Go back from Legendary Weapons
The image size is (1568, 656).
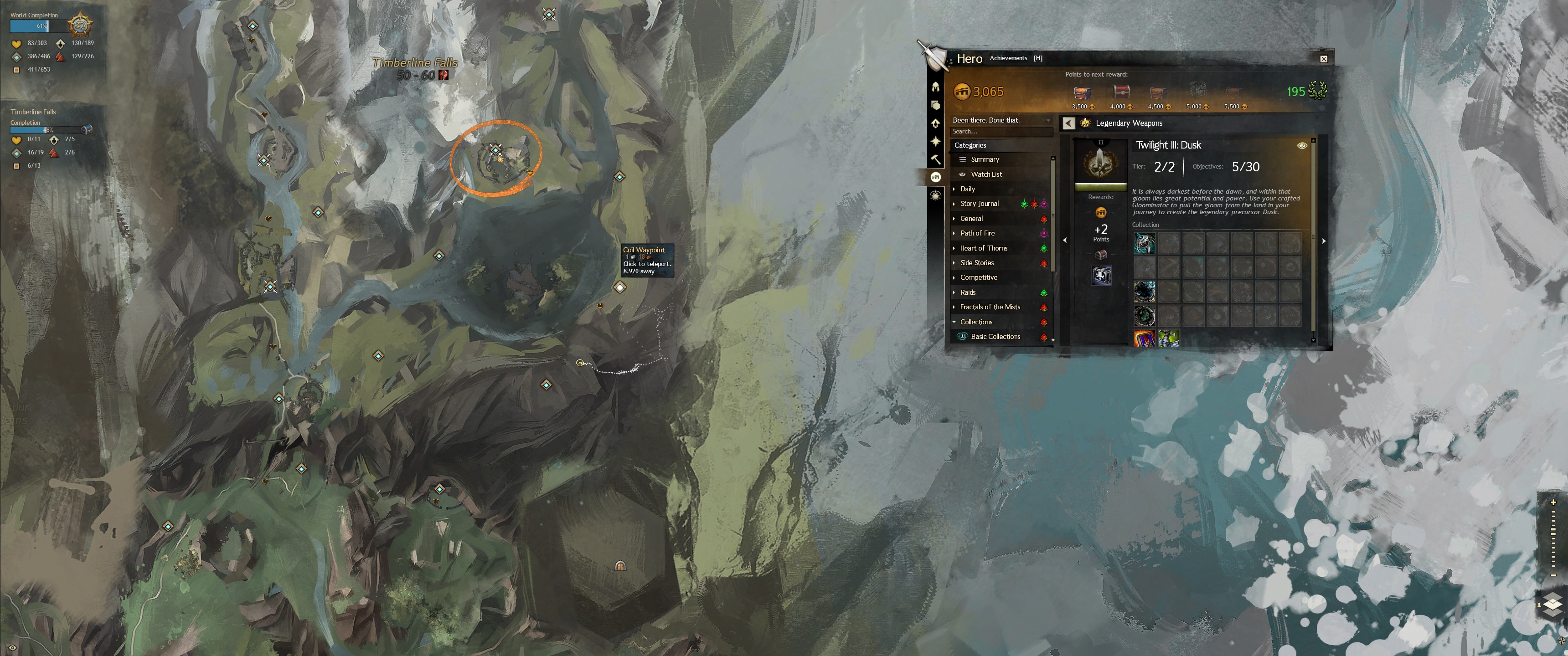(x=1068, y=123)
